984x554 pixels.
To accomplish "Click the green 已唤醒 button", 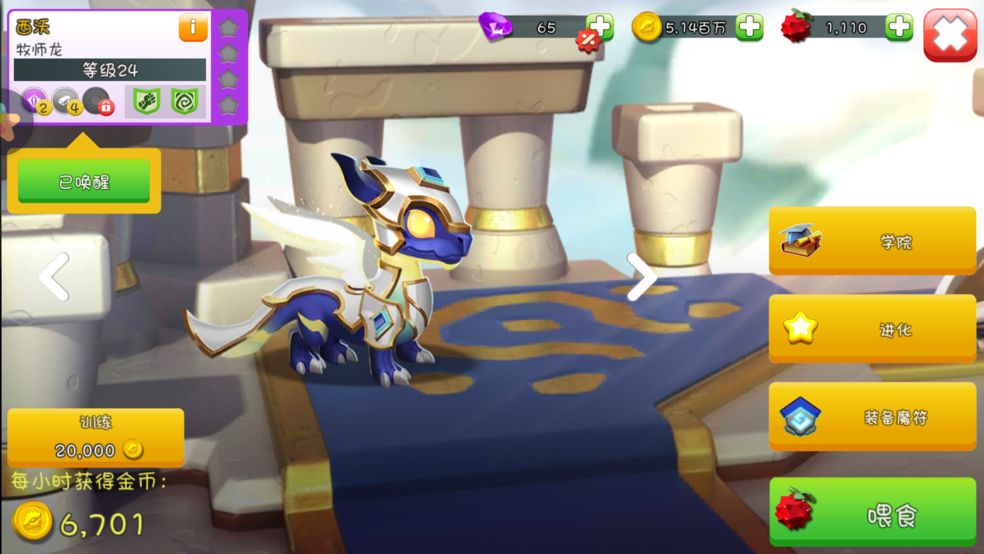I will coord(84,182).
